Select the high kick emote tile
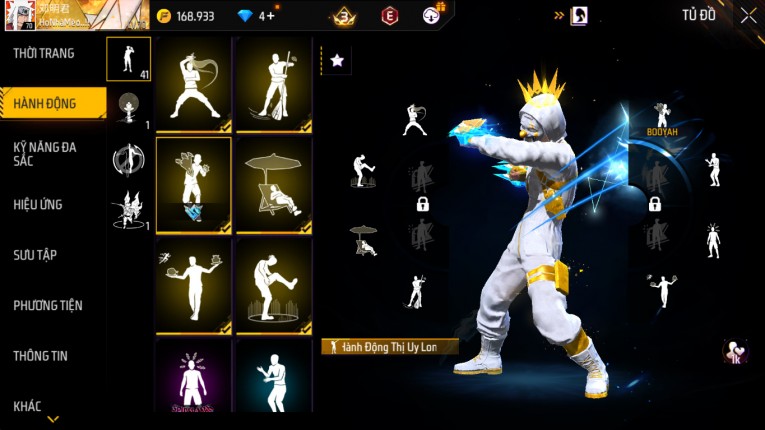This screenshot has width=765, height=430. (x=273, y=286)
